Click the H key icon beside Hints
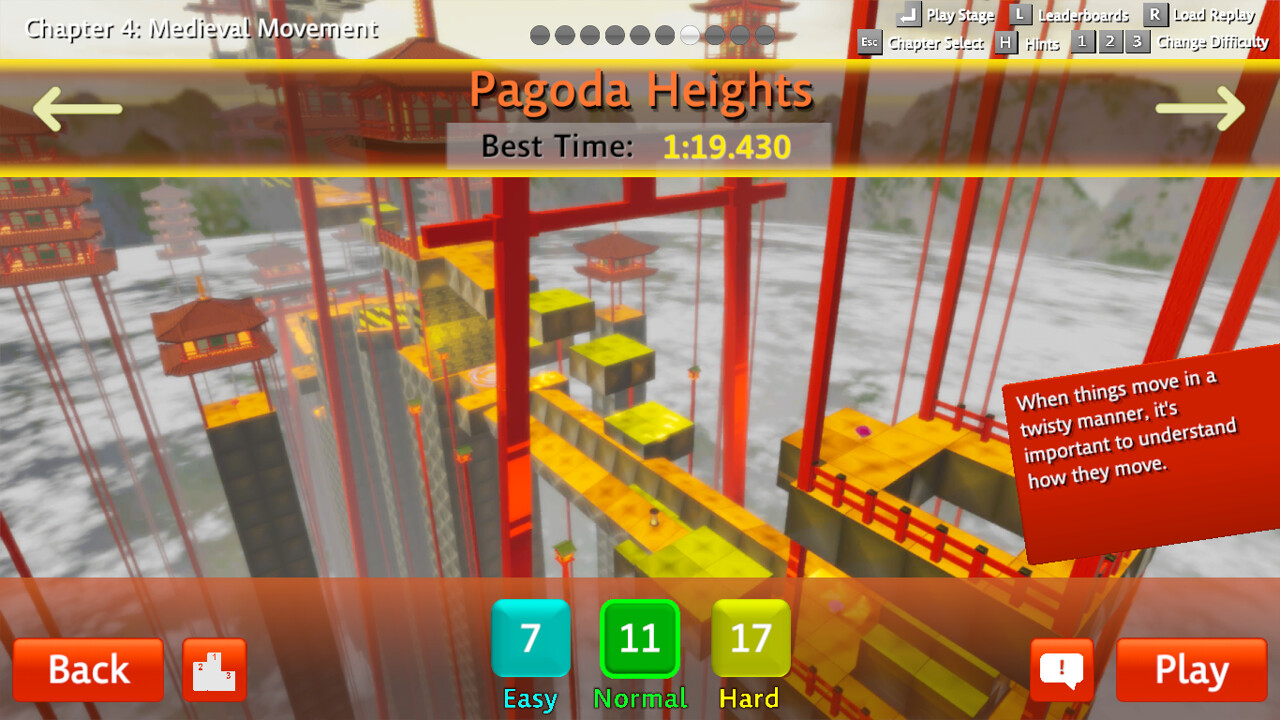This screenshot has height=720, width=1280. click(x=1004, y=43)
